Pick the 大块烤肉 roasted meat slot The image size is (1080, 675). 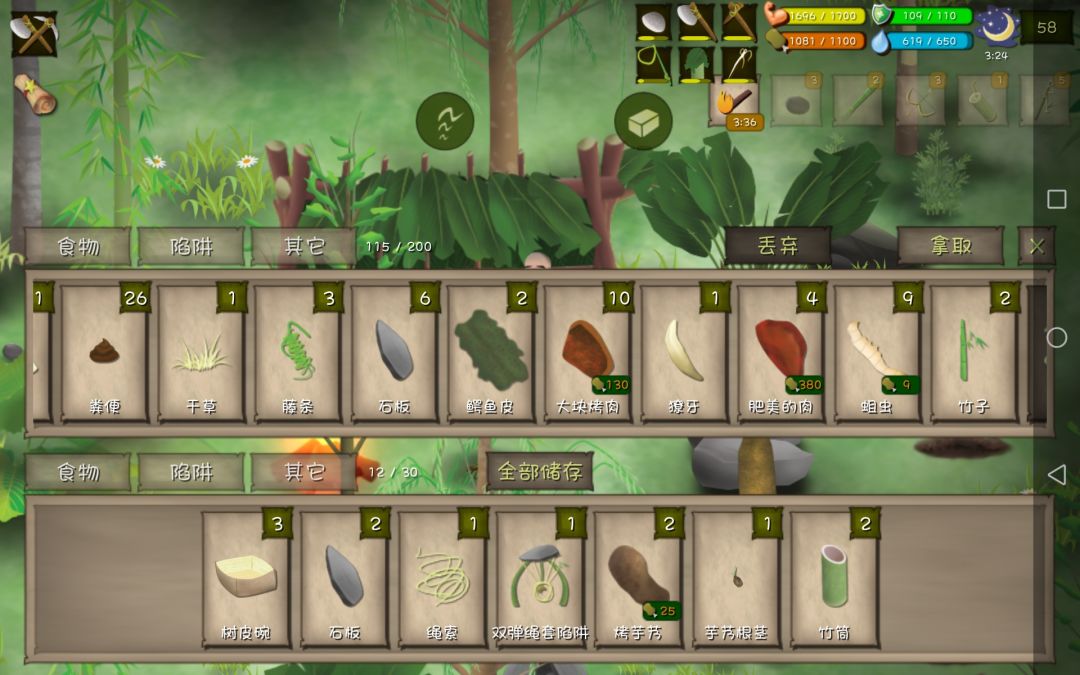(x=587, y=353)
